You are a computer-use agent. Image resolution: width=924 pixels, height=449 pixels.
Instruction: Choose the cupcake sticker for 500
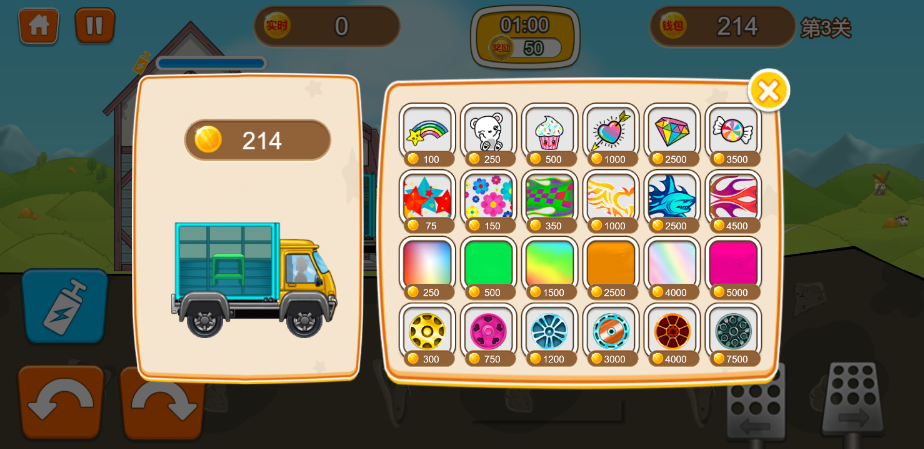pyautogui.click(x=550, y=131)
